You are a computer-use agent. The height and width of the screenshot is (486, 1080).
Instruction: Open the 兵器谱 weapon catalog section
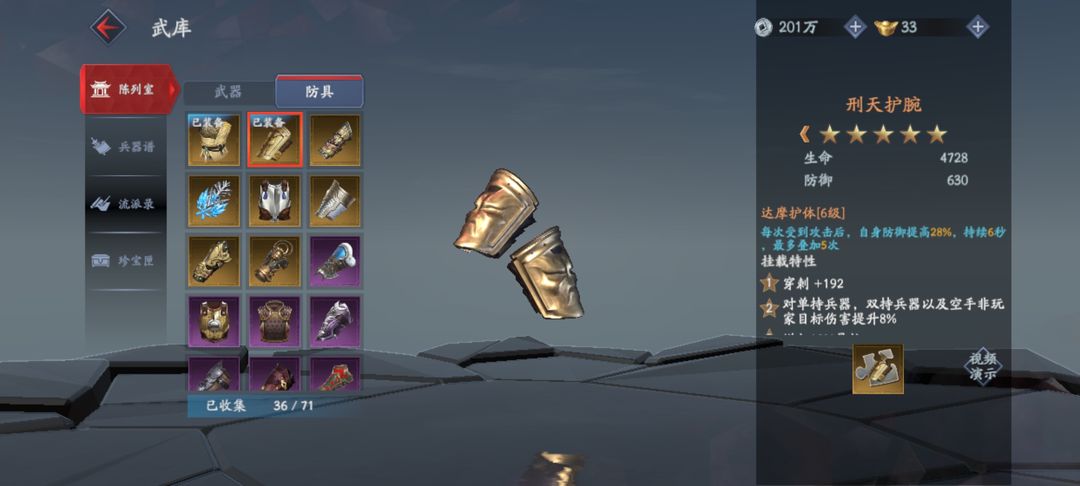point(127,146)
